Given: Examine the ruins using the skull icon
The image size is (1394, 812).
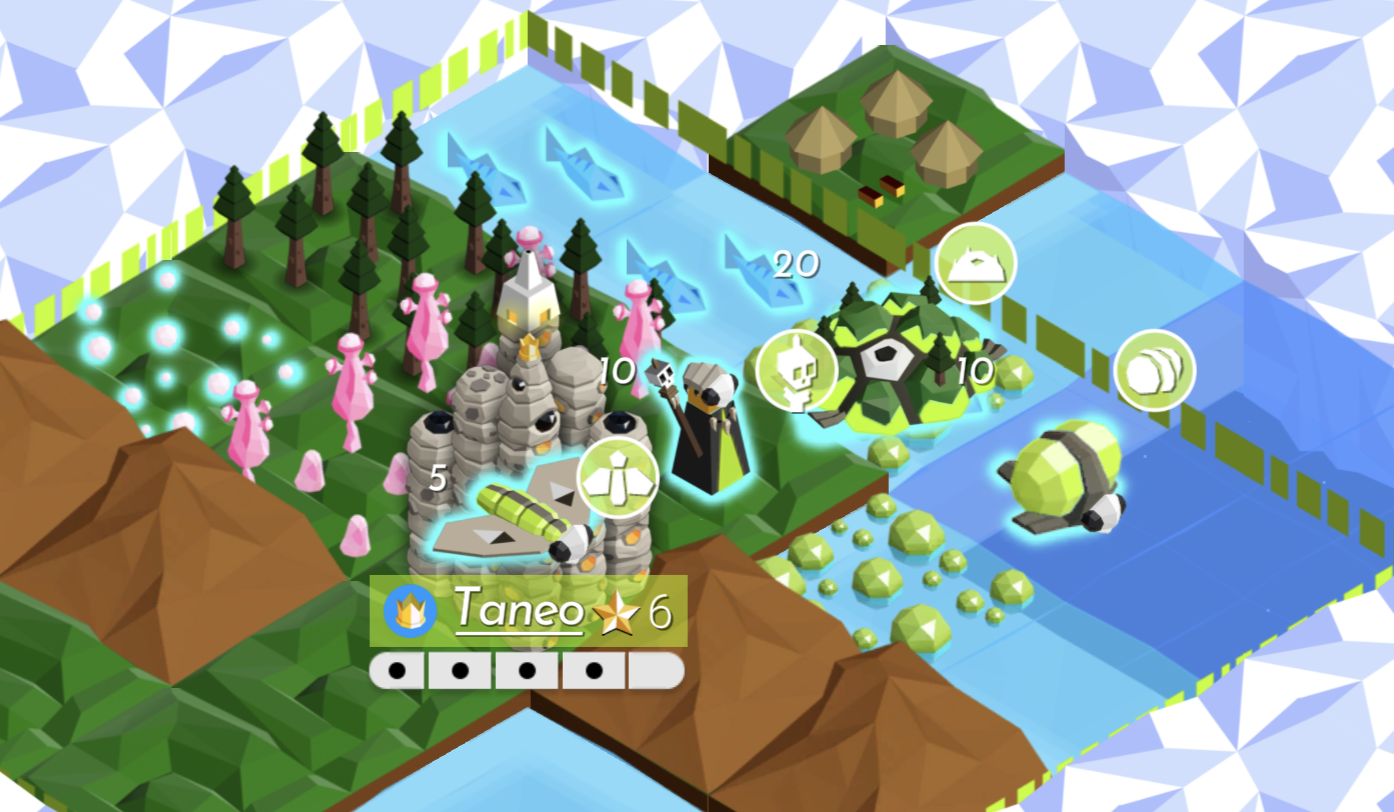Looking at the screenshot, I should tap(795, 368).
